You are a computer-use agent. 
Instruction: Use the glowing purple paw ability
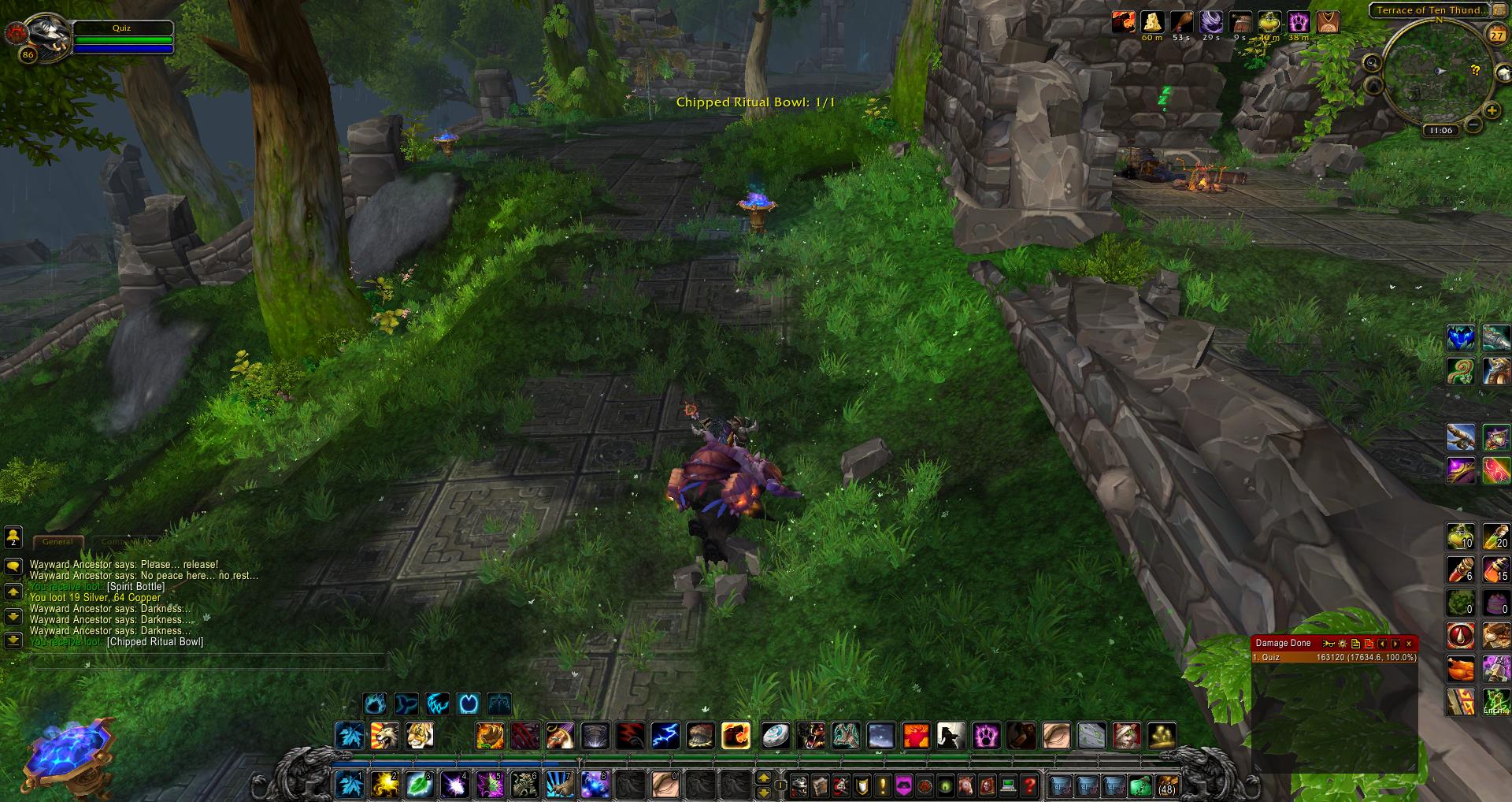tap(986, 736)
